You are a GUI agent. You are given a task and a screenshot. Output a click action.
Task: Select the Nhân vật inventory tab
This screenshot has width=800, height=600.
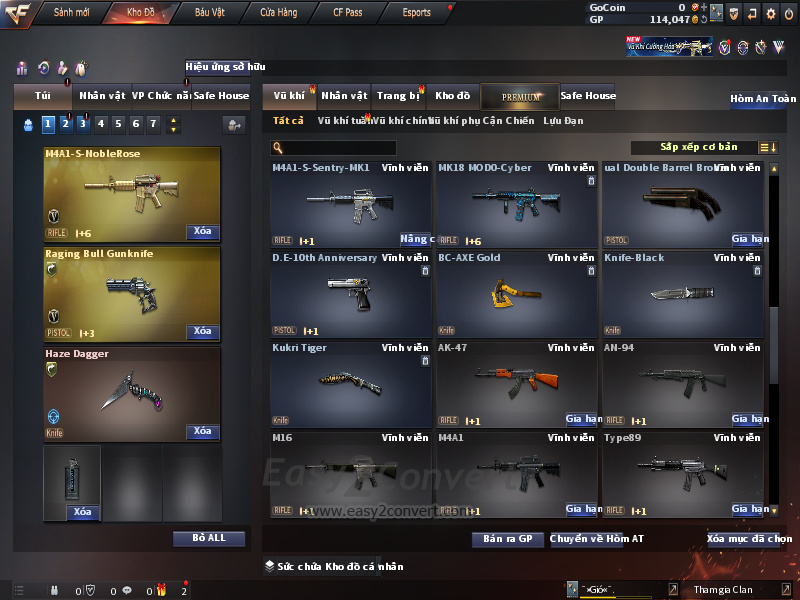[344, 96]
